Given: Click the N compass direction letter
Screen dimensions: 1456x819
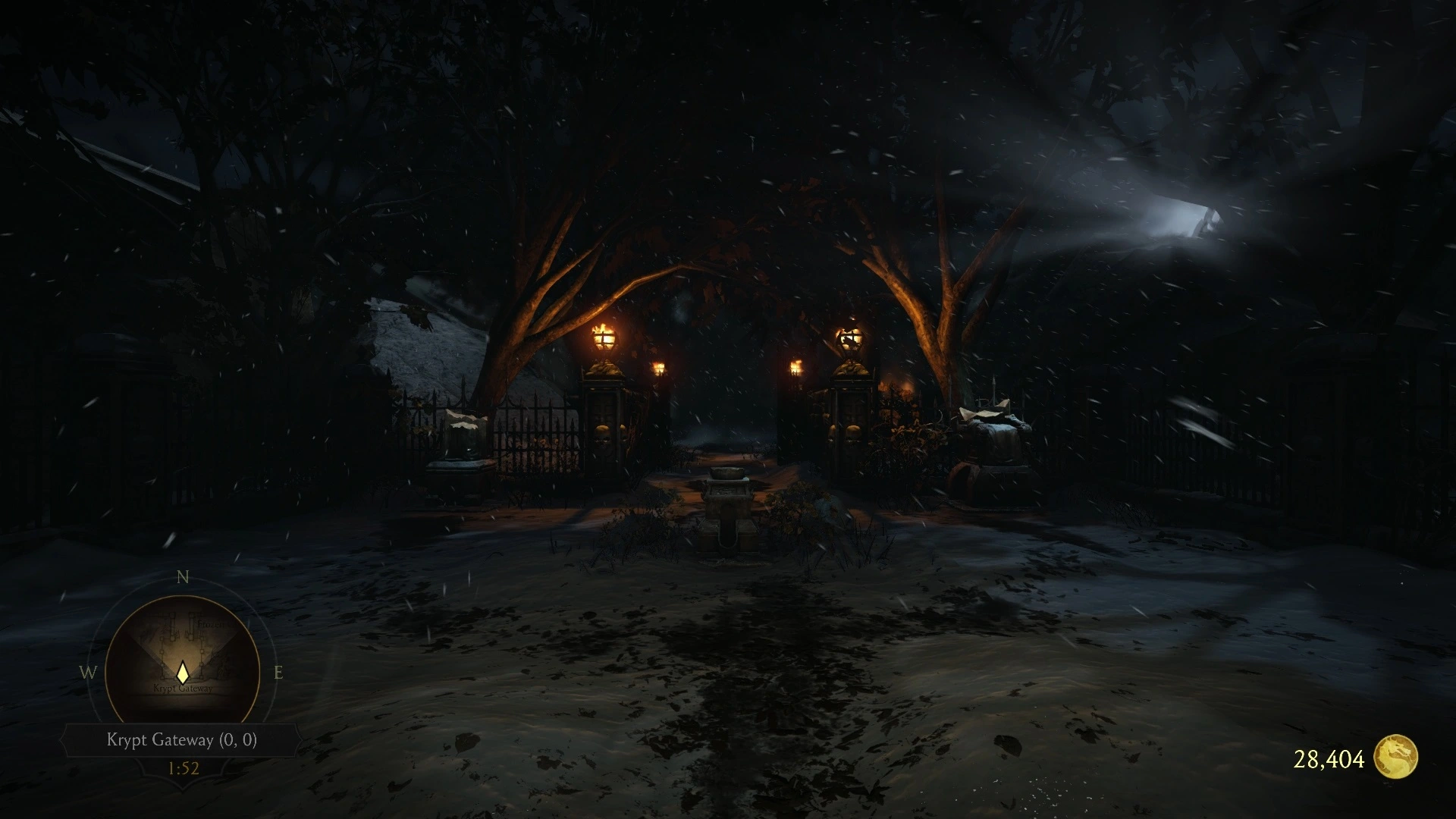Looking at the screenshot, I should pyautogui.click(x=181, y=576).
